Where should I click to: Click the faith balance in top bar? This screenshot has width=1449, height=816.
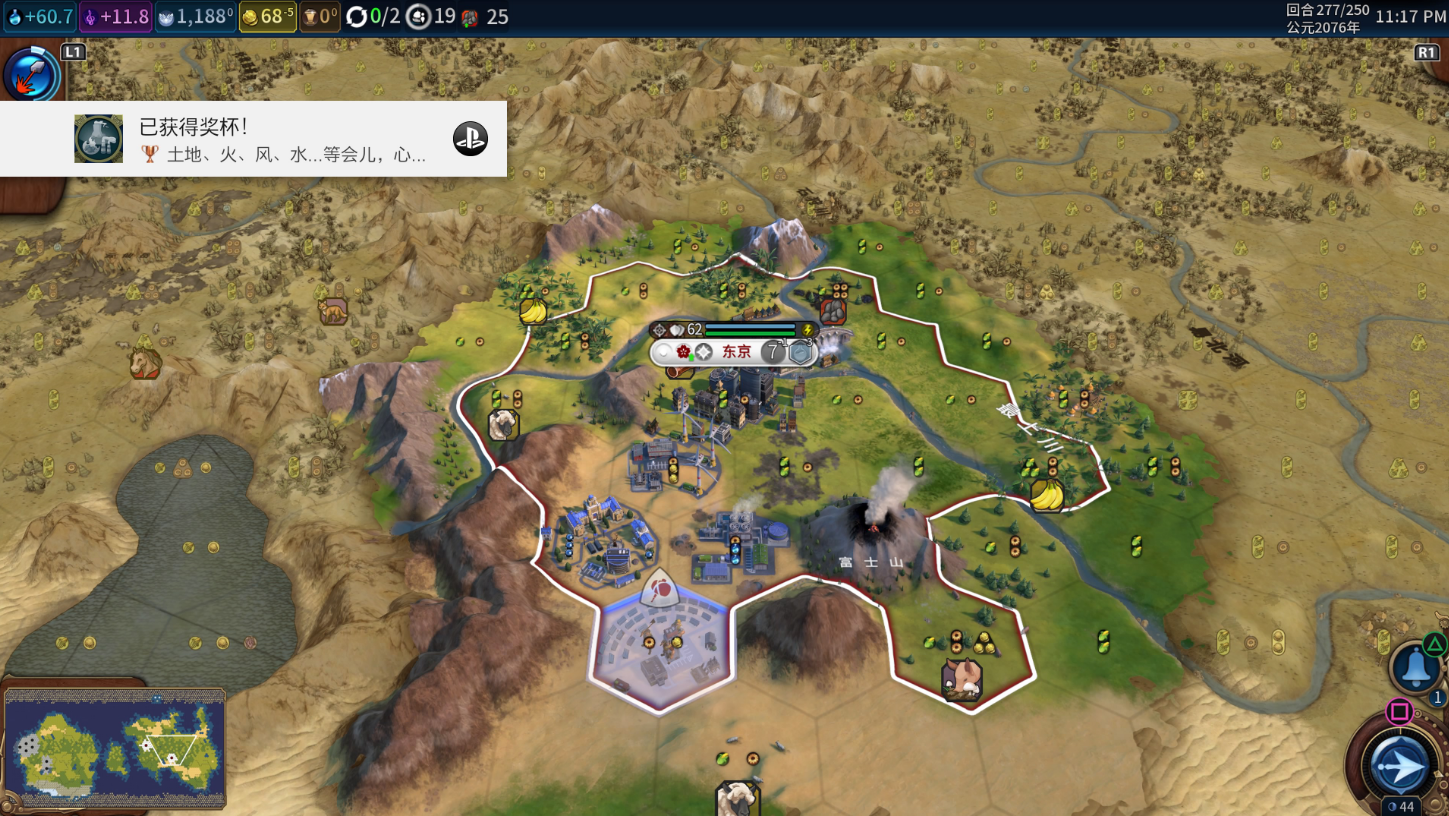coord(196,17)
